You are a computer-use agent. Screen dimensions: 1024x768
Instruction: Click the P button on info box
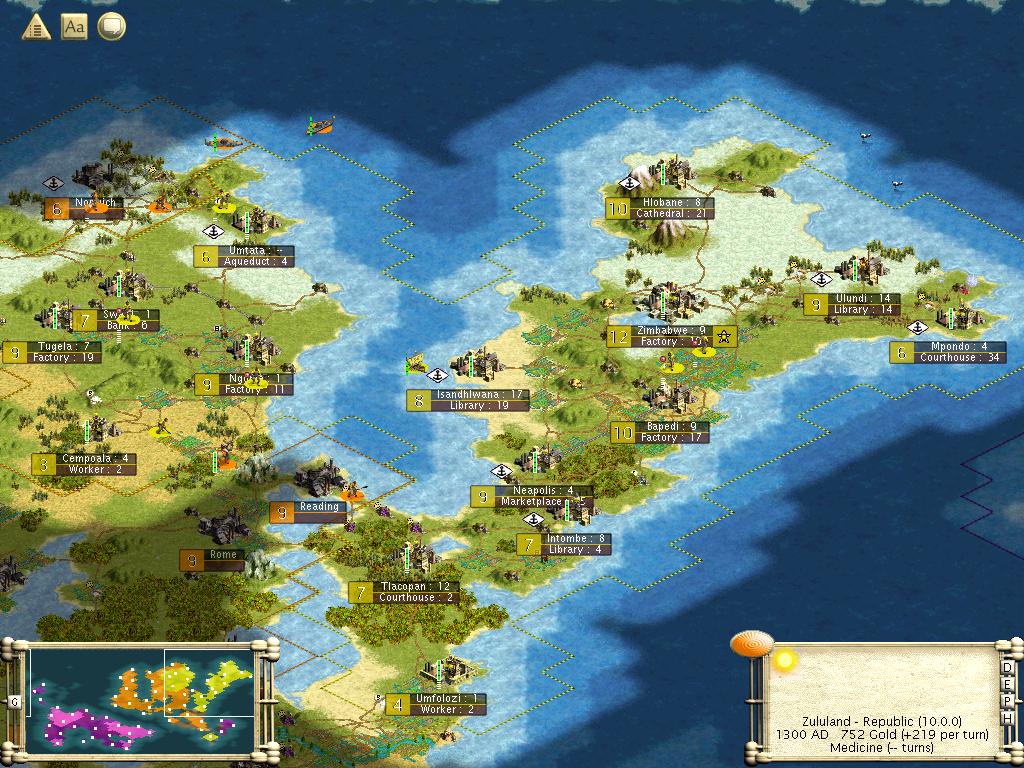click(x=1008, y=701)
